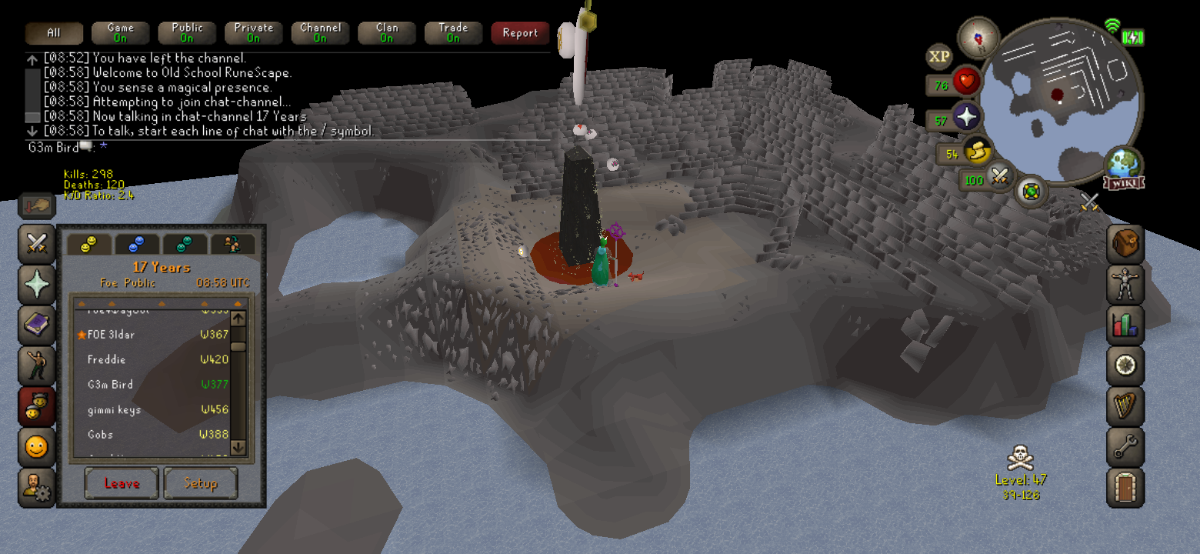Open the smiley-face Emotes tab
Viewport: 1200px width, 554px height.
click(x=38, y=447)
